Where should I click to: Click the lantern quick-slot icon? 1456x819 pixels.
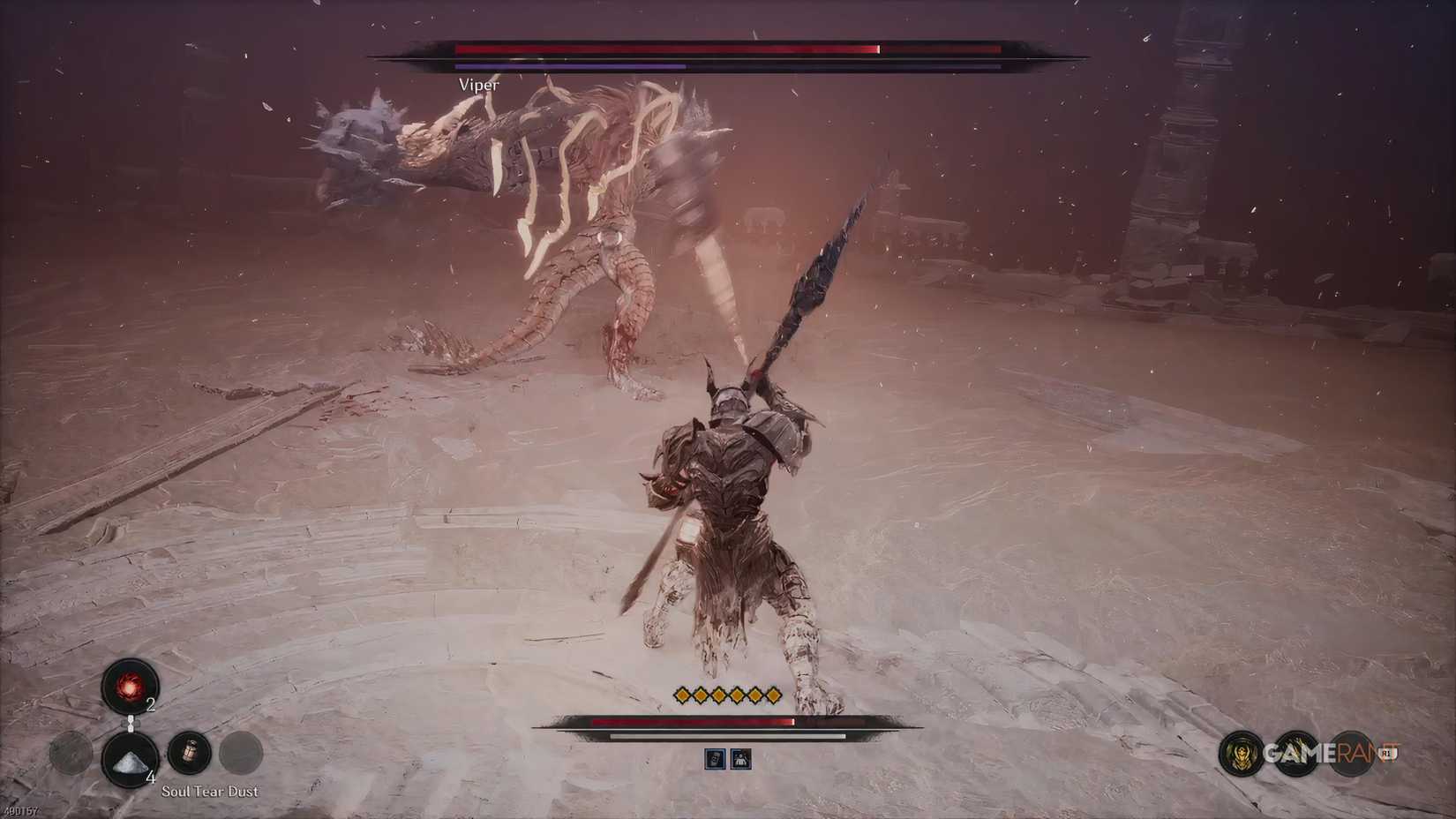(x=190, y=753)
